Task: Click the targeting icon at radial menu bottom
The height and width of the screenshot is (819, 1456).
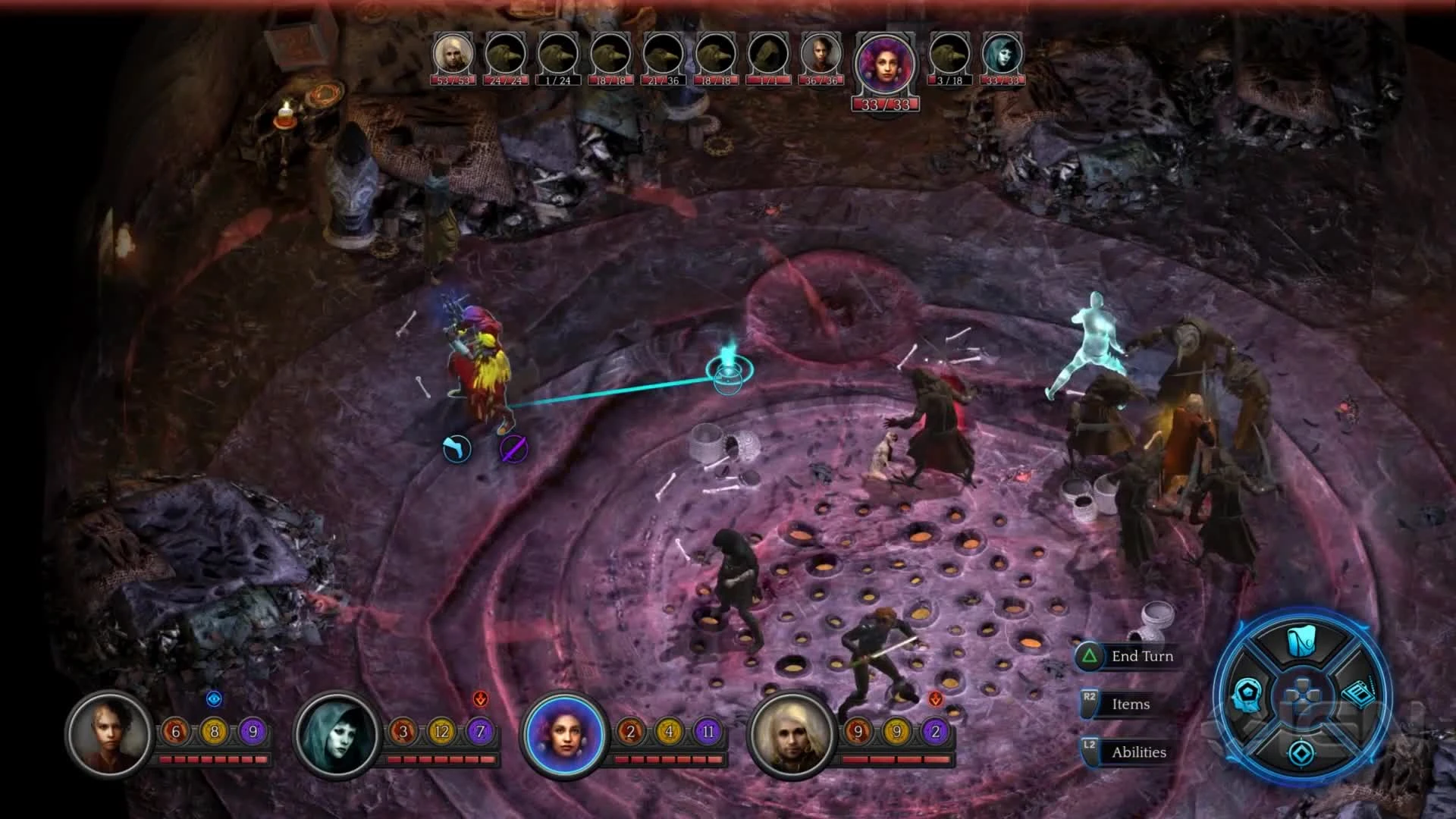Action: click(1301, 752)
